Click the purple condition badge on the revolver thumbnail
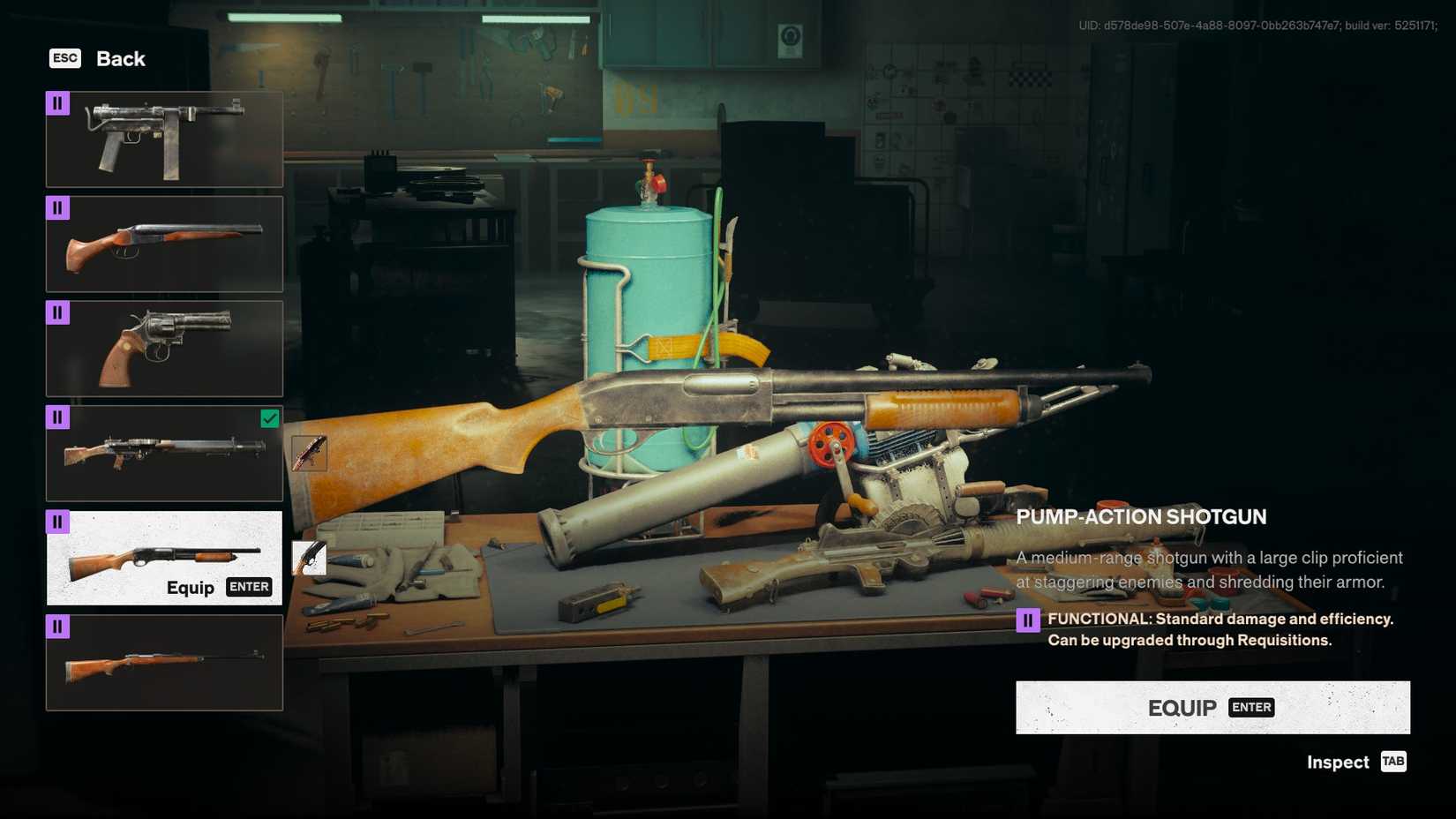 coord(57,312)
